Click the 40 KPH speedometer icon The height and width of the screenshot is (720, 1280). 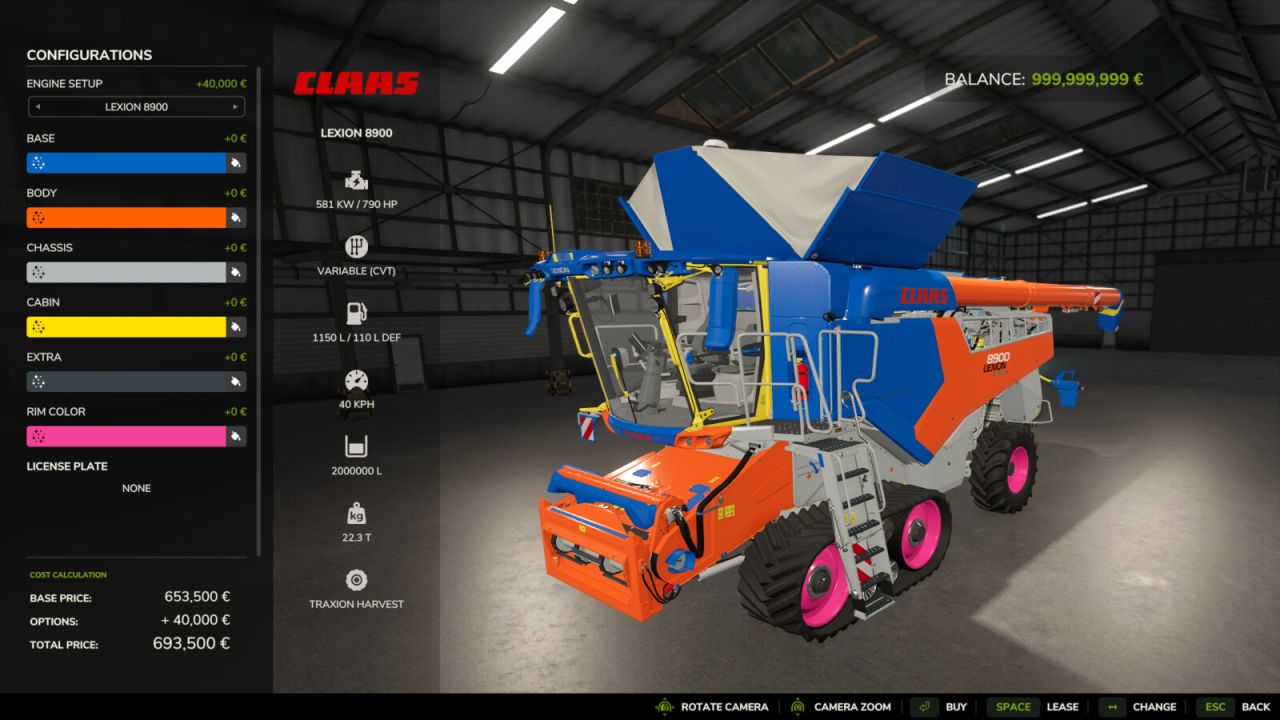[x=356, y=381]
